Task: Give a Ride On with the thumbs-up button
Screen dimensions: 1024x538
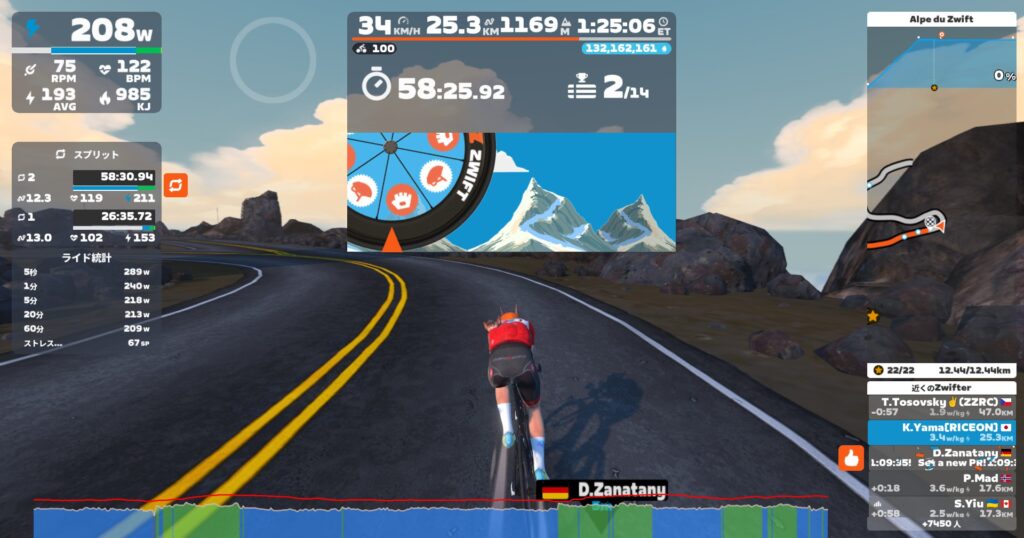Action: (851, 458)
